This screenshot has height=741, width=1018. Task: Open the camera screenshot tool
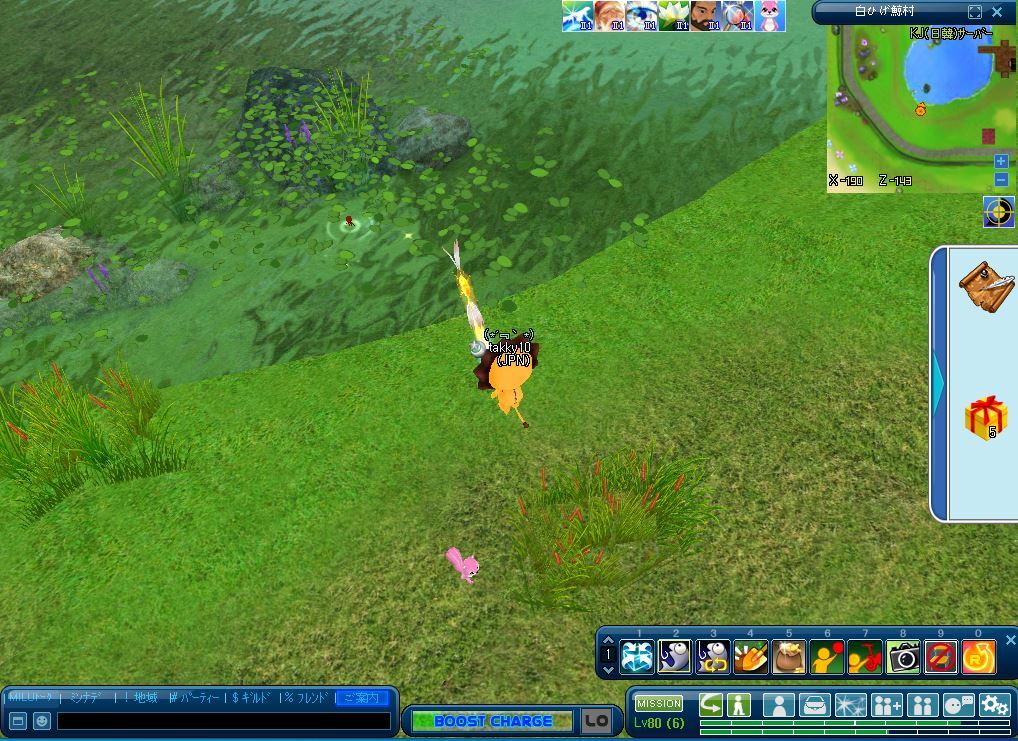pos(902,657)
